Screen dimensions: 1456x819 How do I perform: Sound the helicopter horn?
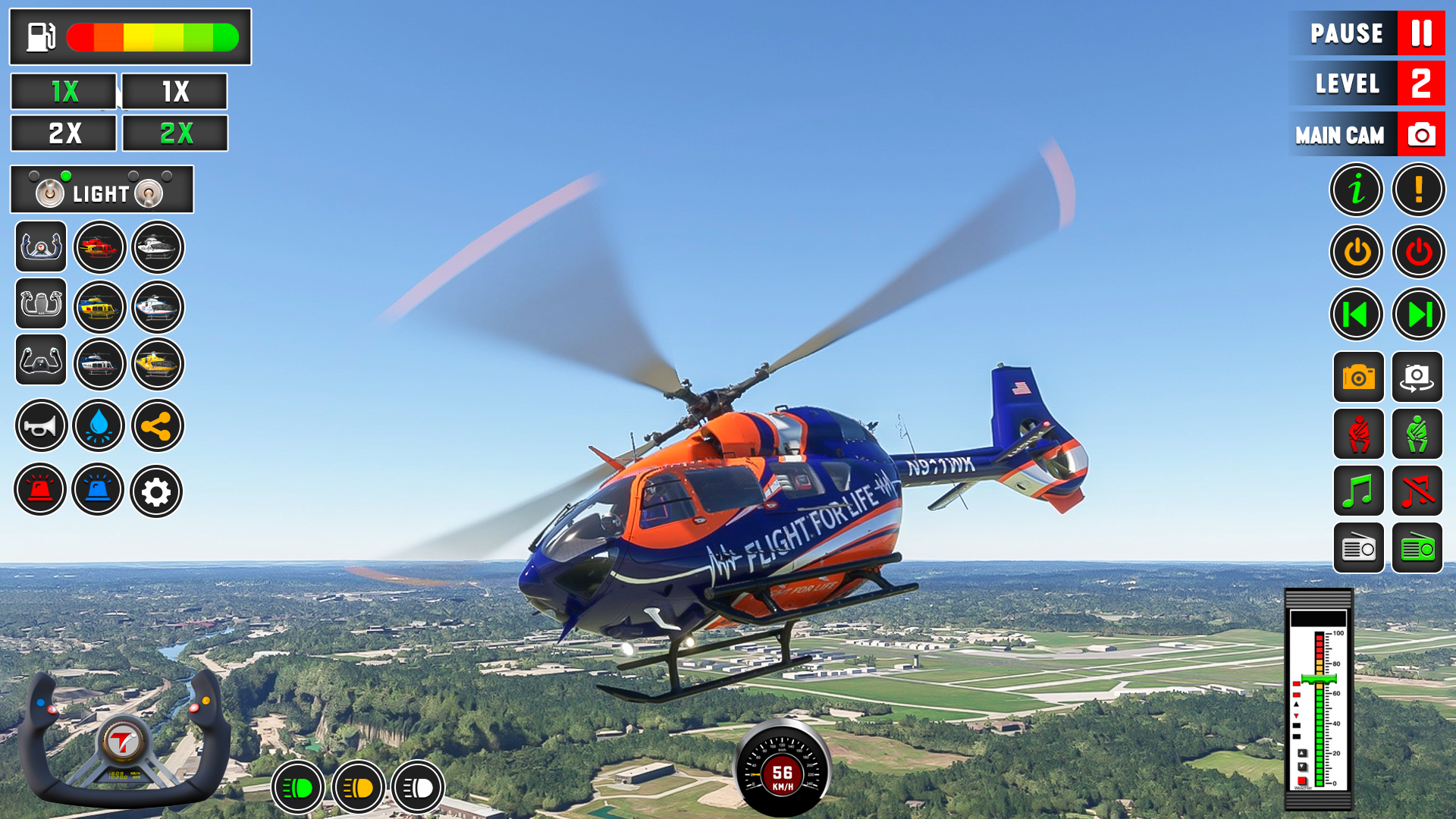(40, 426)
